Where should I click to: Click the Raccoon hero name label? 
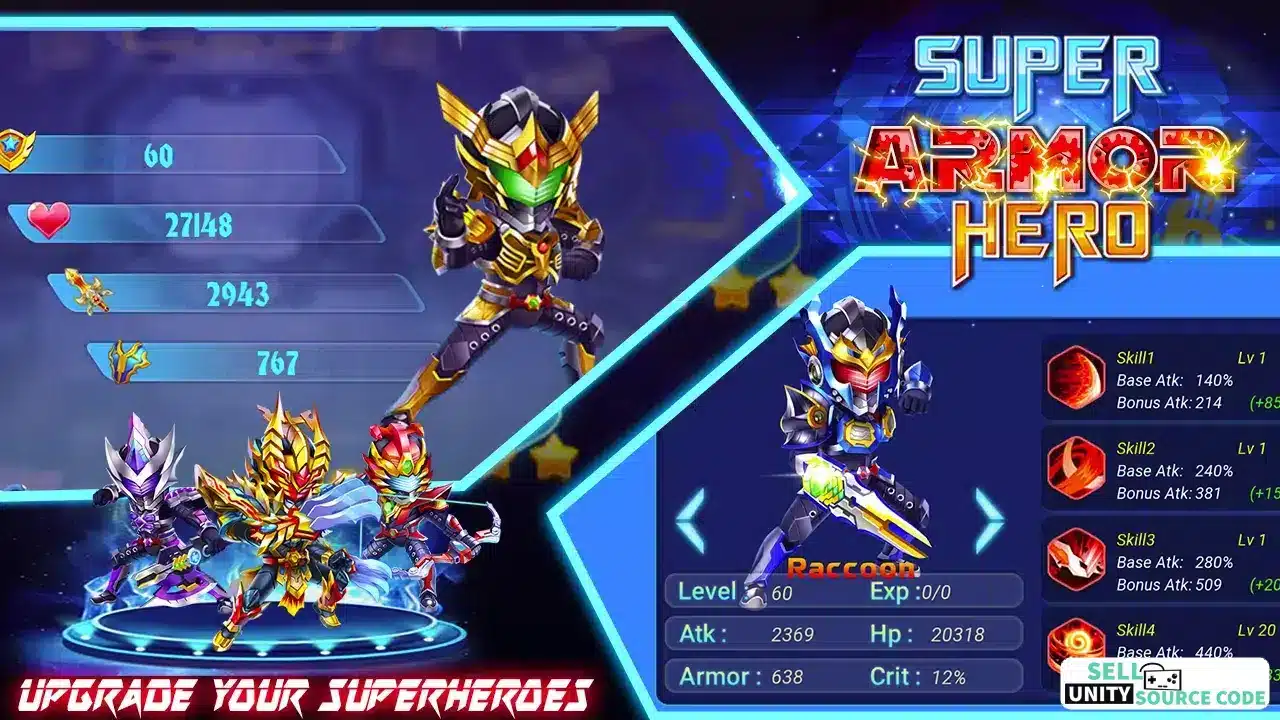click(x=850, y=569)
